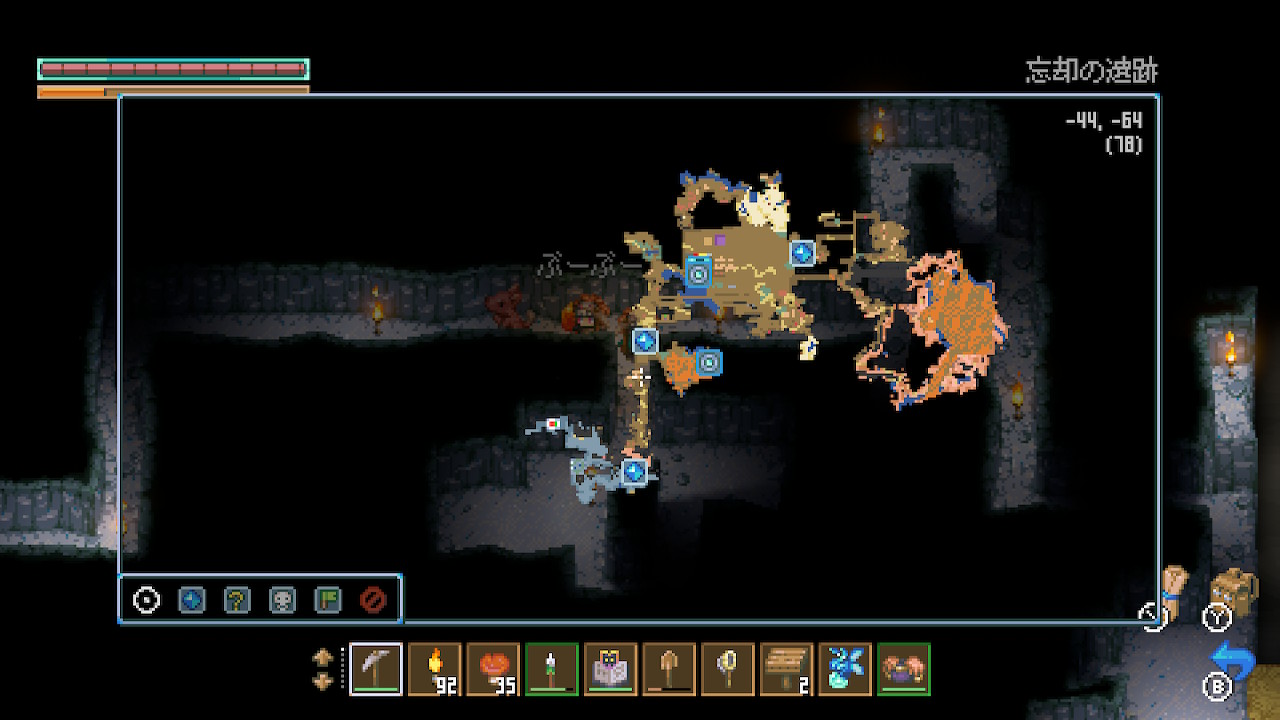Choose the green flag marker type
The image size is (1280, 720).
pos(327,600)
